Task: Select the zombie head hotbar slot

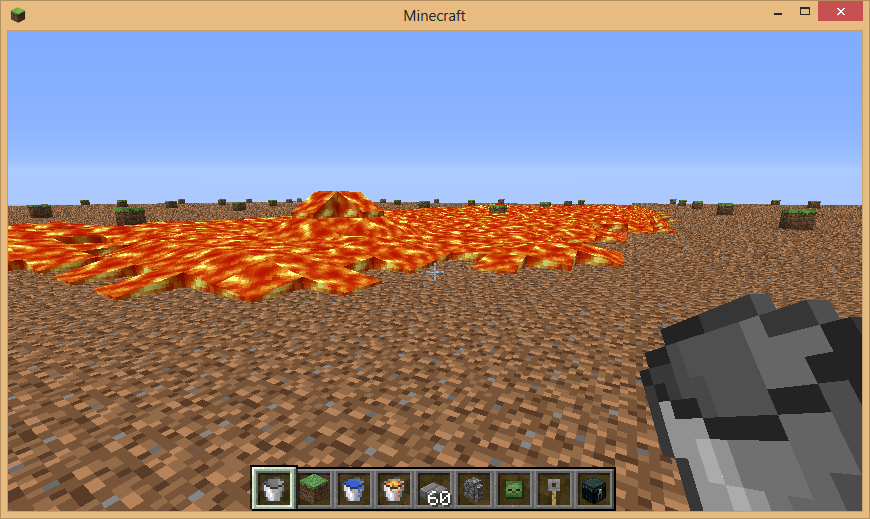Action: coord(513,489)
